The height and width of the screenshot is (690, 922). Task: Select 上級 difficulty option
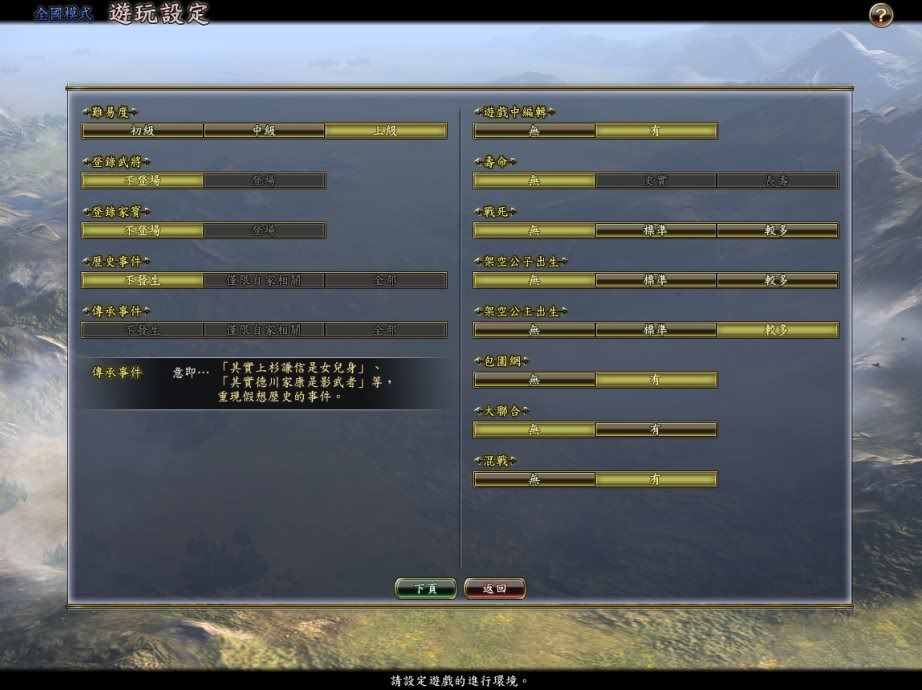(386, 130)
